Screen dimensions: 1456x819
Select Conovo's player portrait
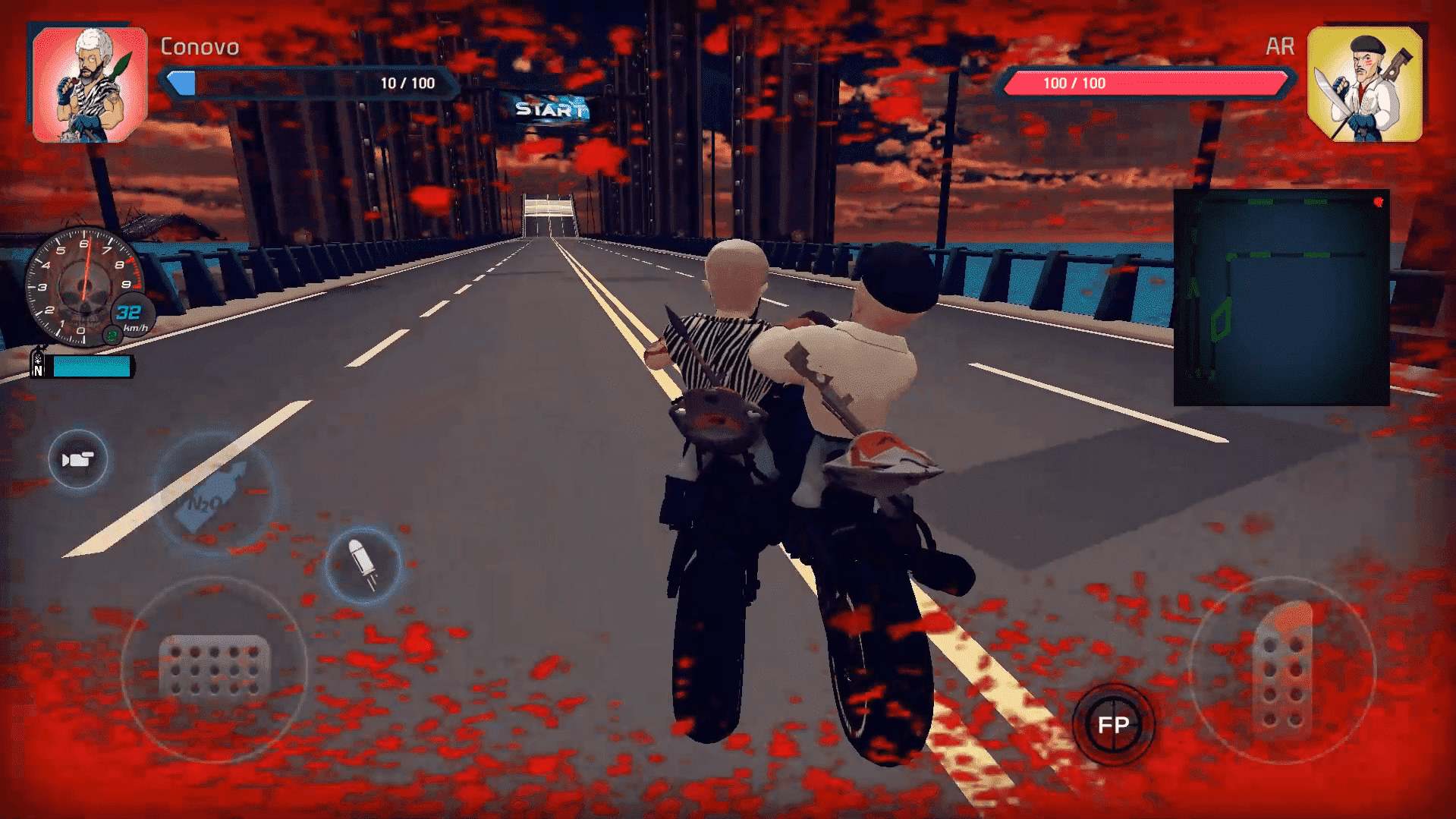90,85
